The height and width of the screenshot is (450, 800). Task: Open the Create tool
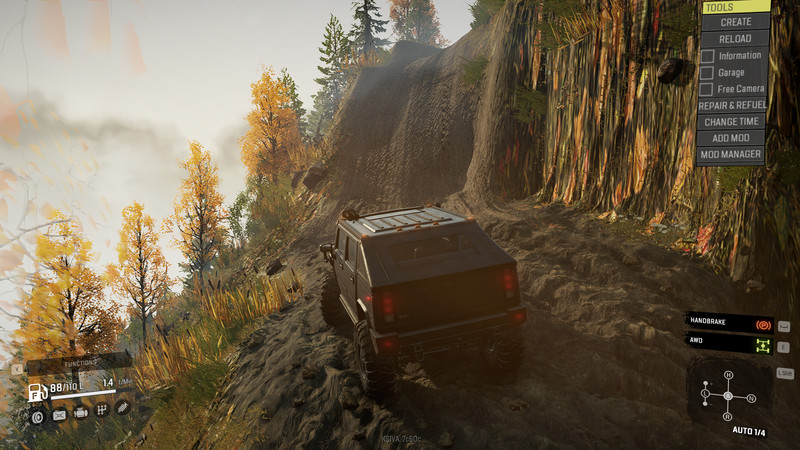tap(734, 22)
